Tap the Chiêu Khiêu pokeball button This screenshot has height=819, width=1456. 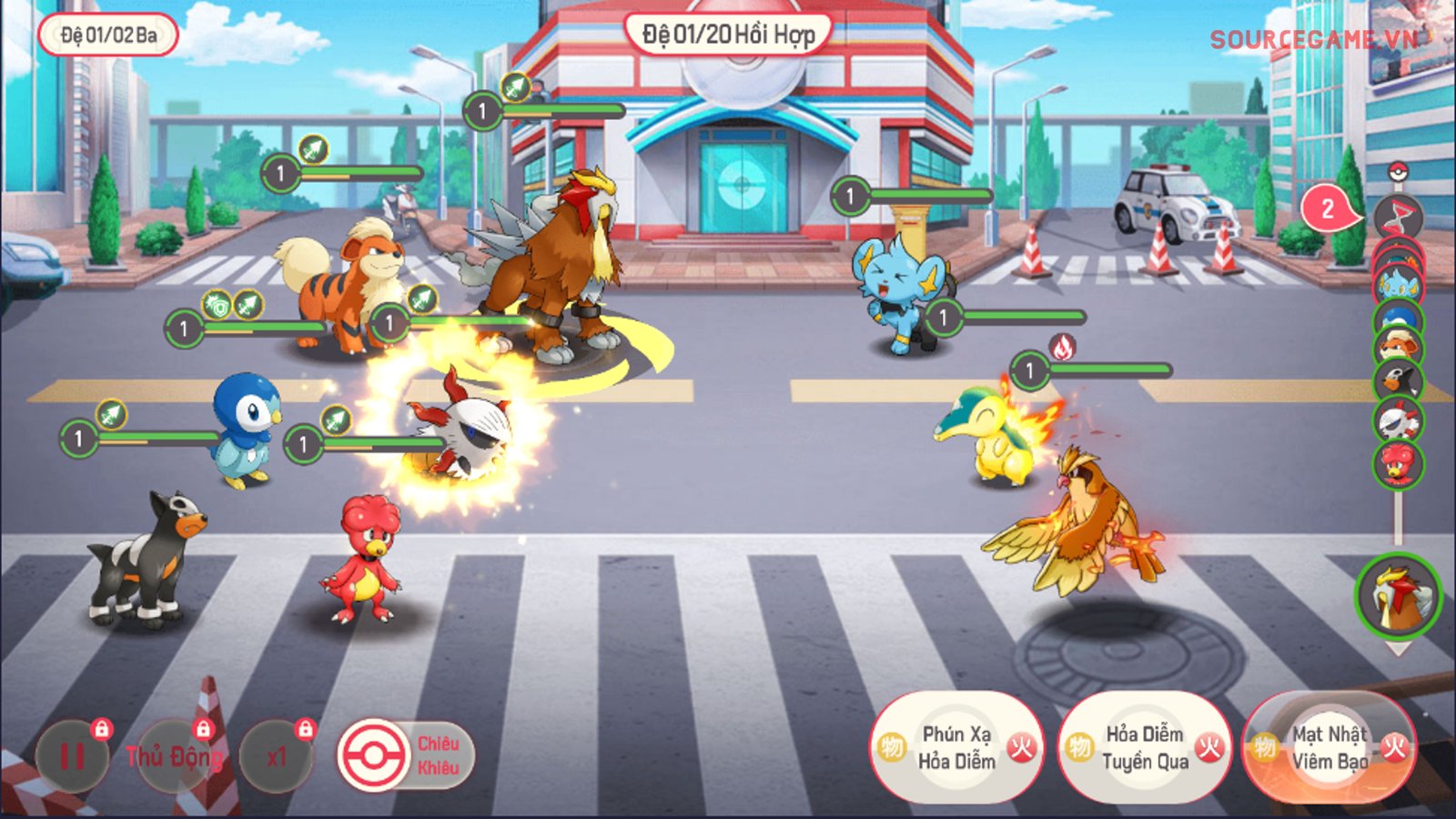(x=373, y=755)
